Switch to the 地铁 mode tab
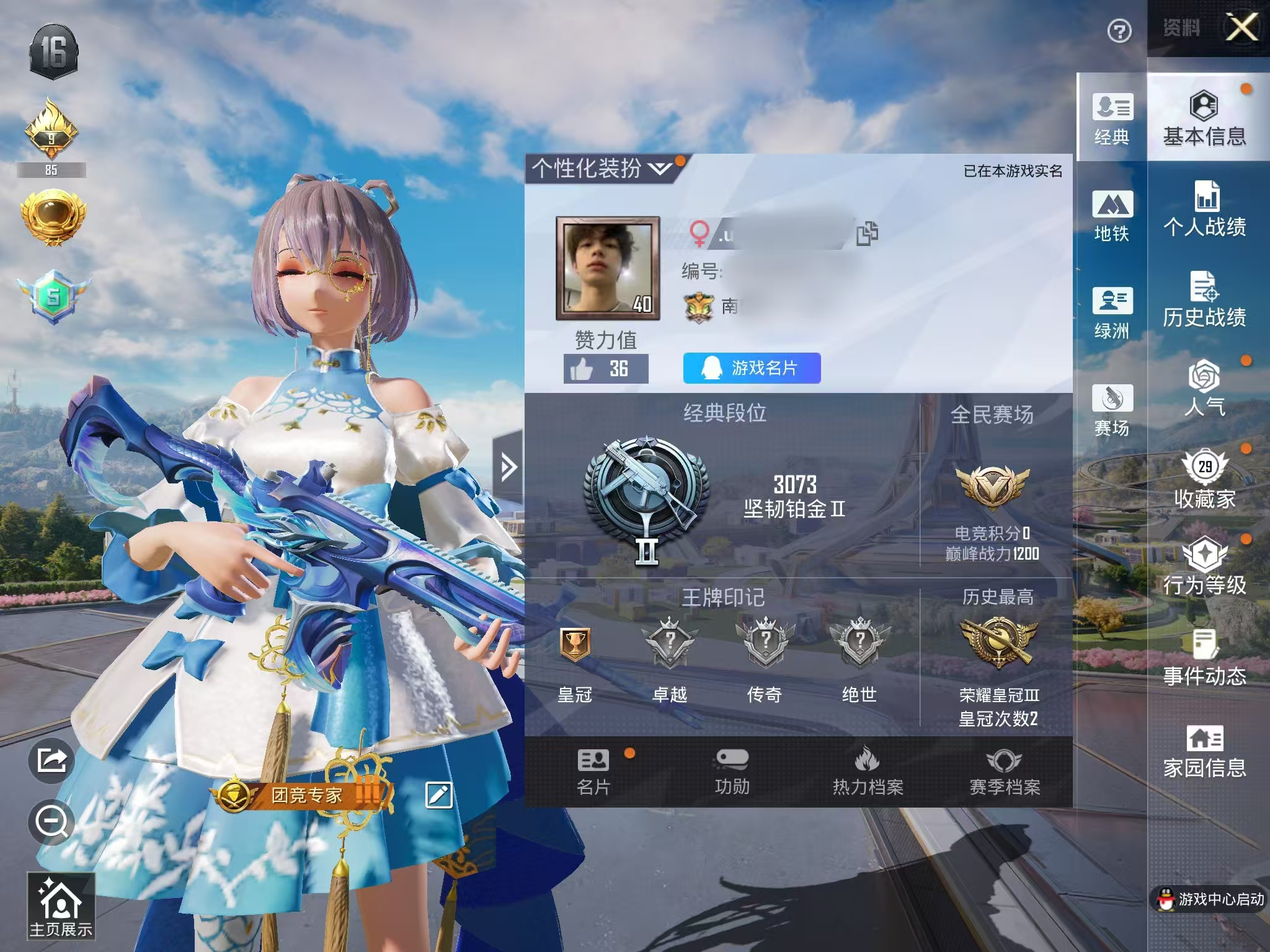This screenshot has height=952, width=1270. (x=1112, y=215)
